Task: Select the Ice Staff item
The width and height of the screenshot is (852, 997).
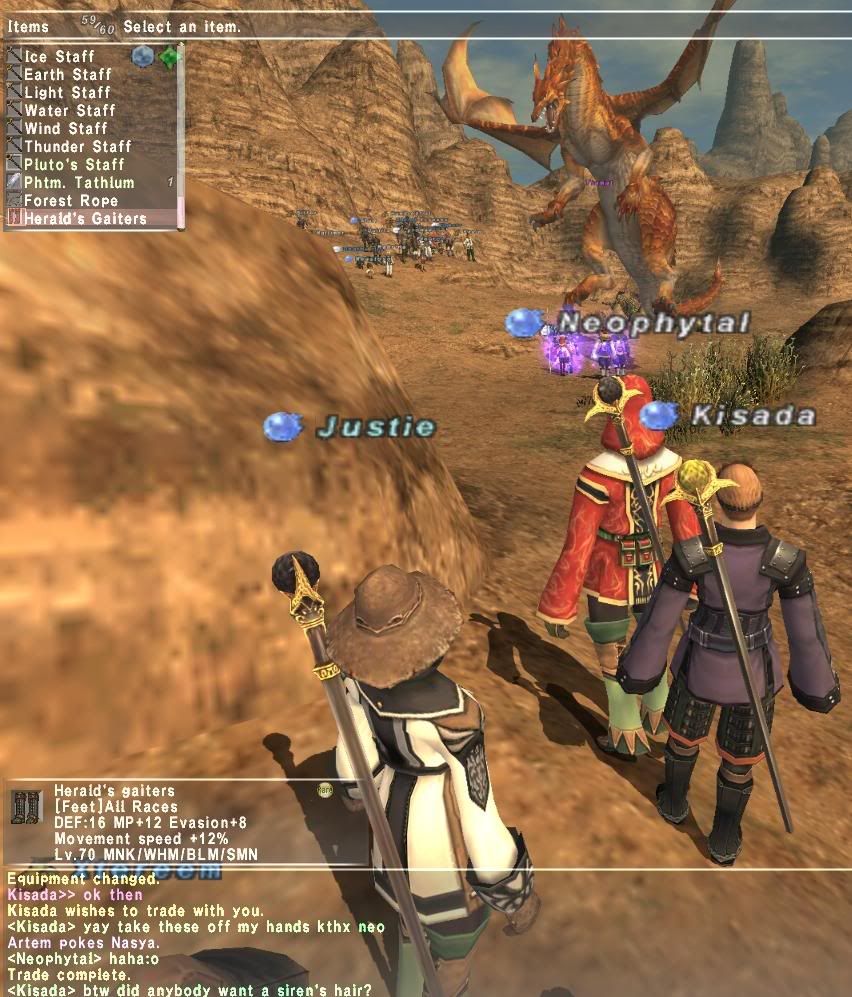Action: pos(60,56)
